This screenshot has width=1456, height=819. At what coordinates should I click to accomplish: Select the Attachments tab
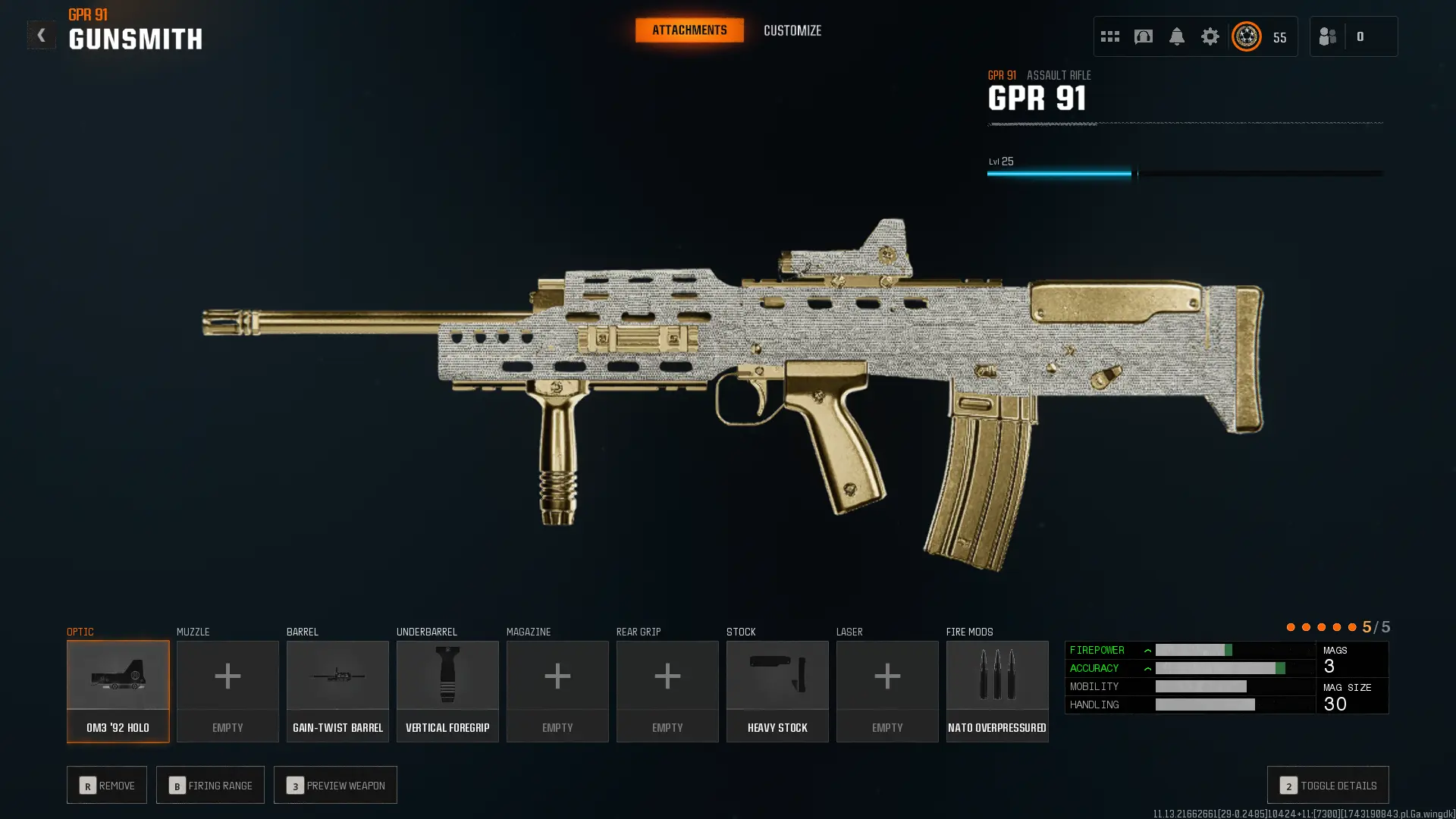click(x=689, y=30)
